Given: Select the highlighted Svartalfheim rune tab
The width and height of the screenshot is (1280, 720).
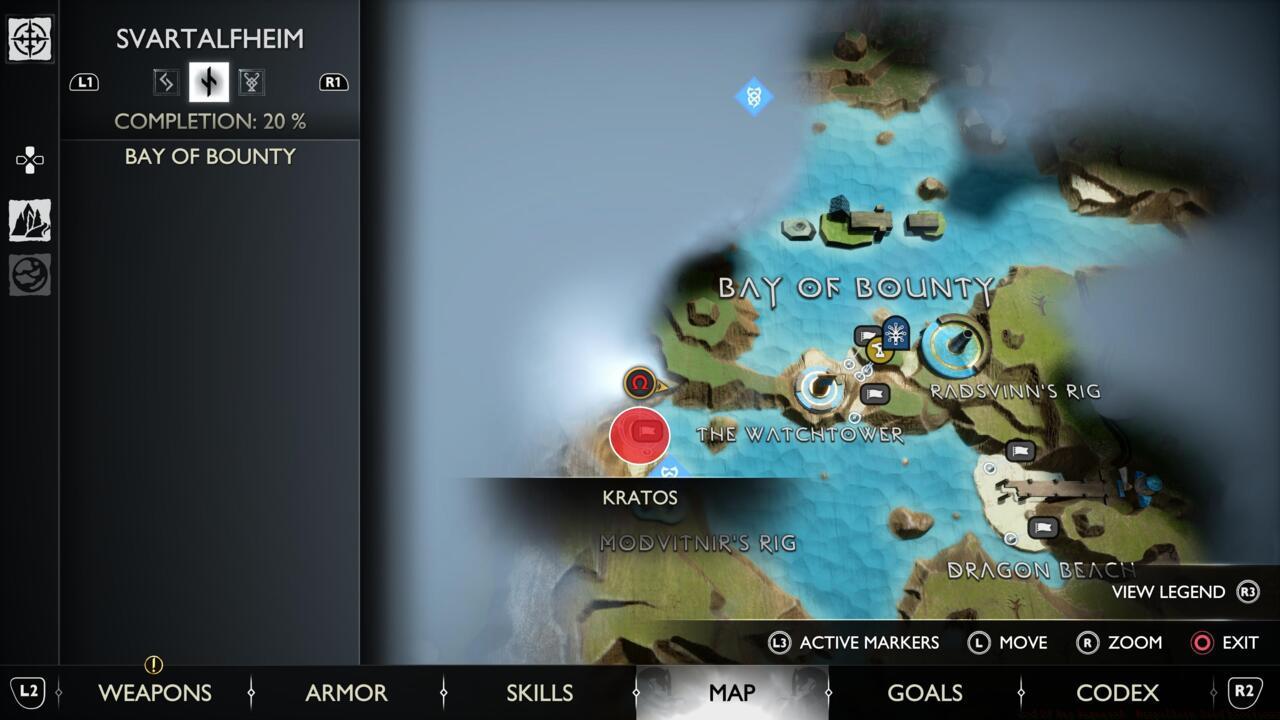Looking at the screenshot, I should 206,82.
